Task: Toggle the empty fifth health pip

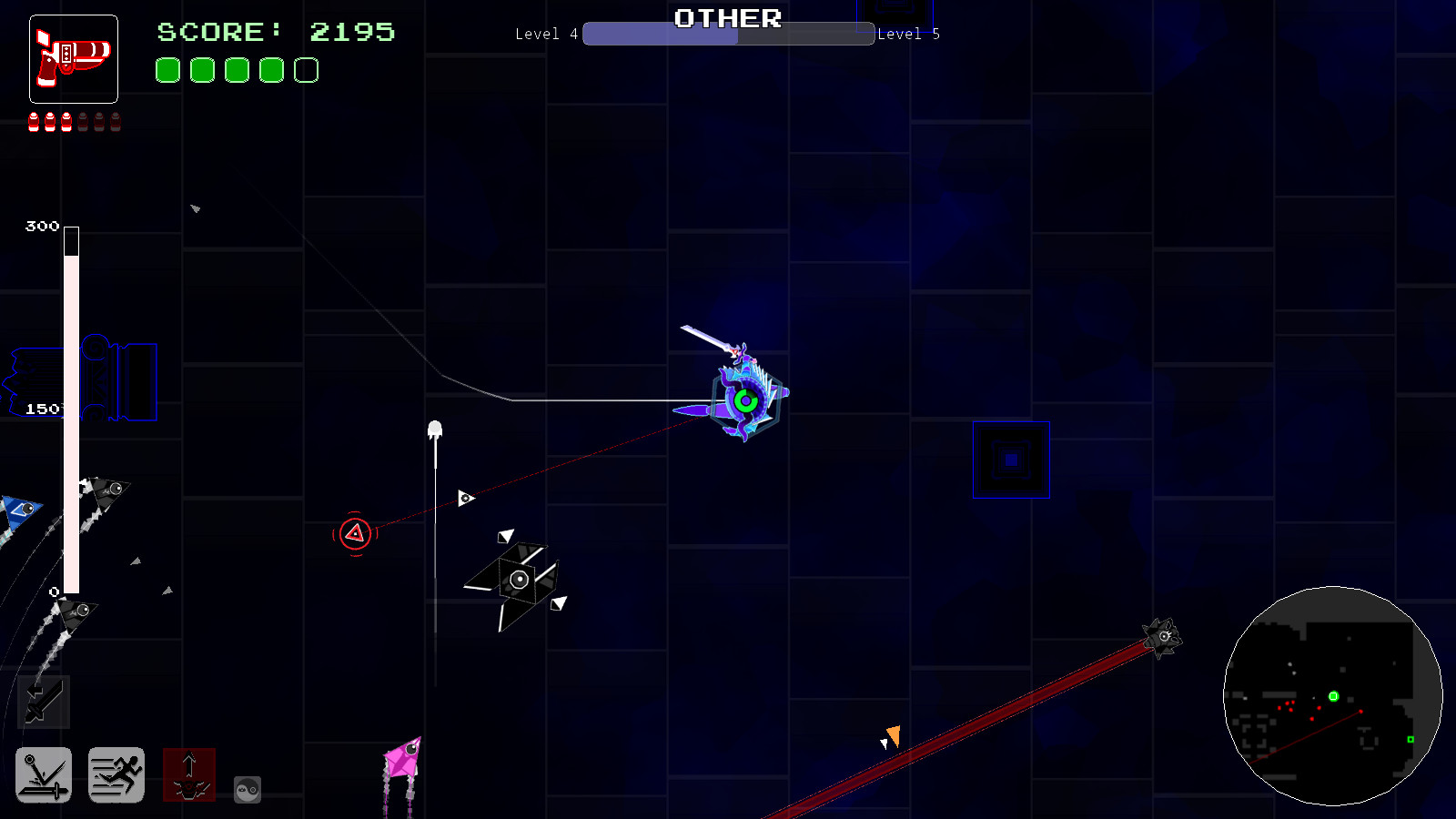Action: [305, 70]
